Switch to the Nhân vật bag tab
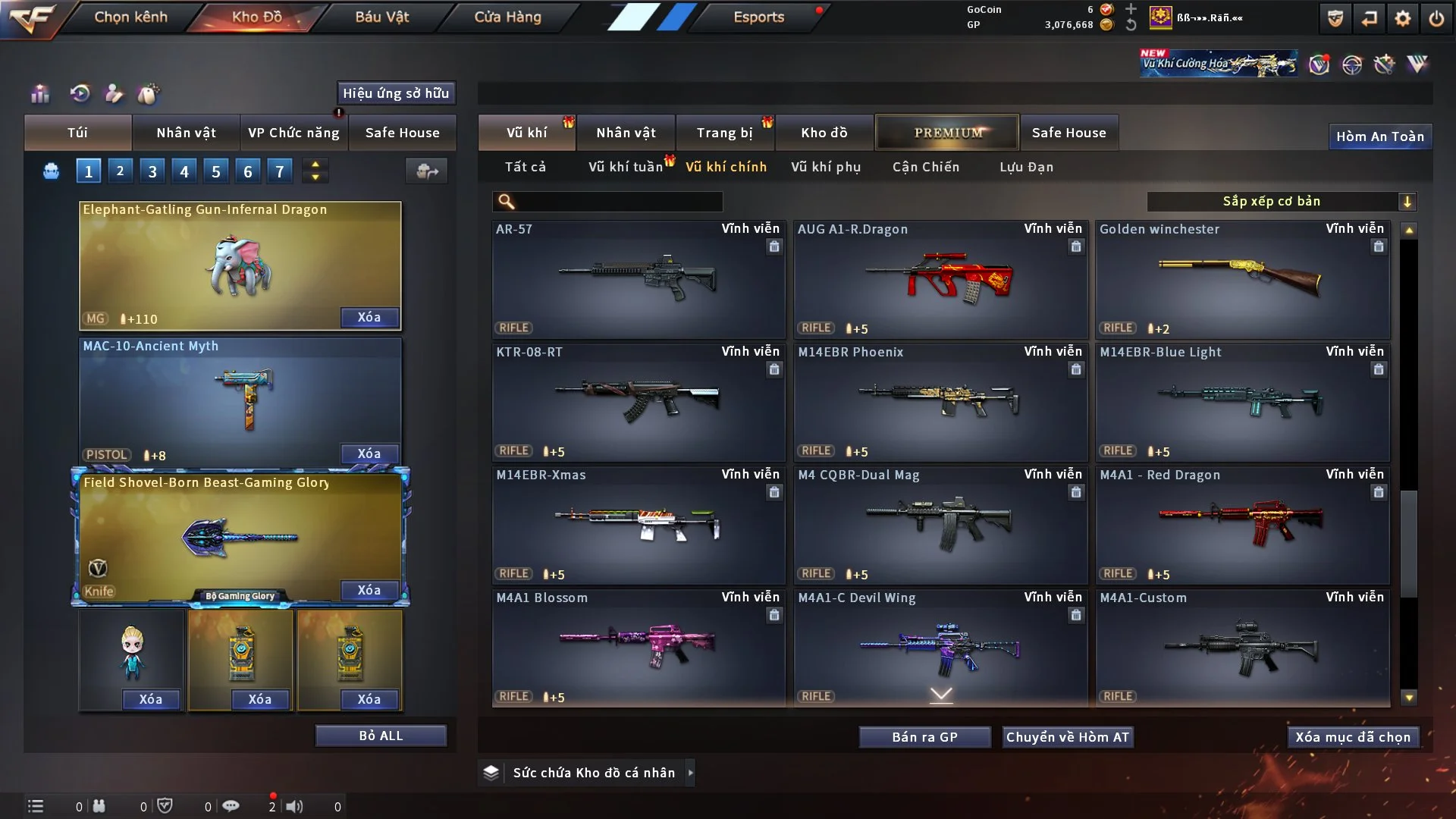This screenshot has height=819, width=1456. 186,133
